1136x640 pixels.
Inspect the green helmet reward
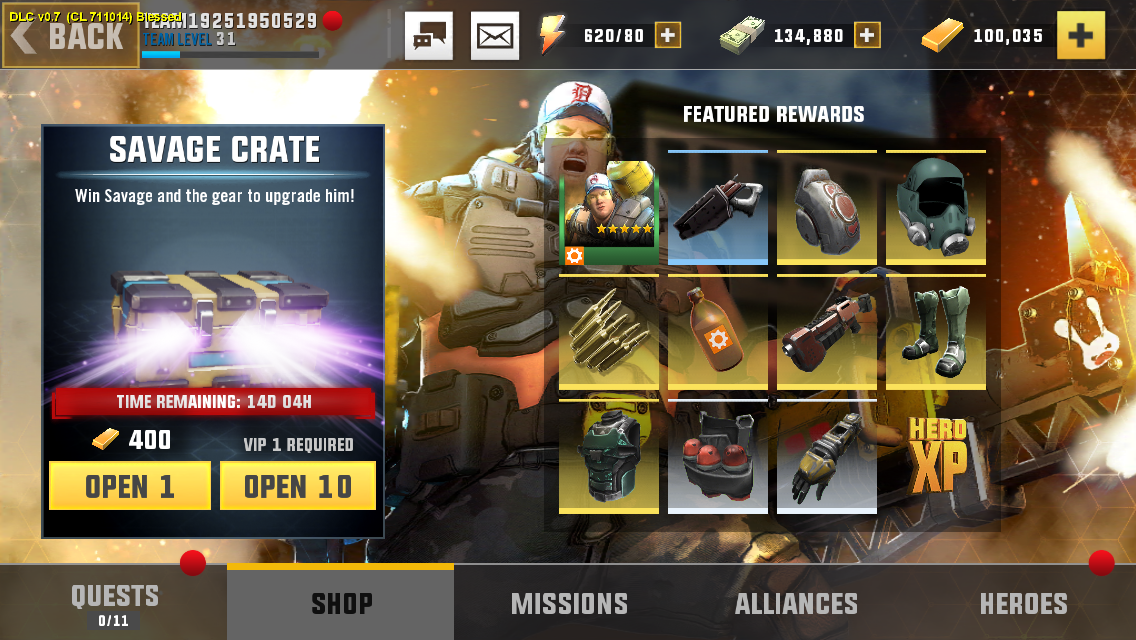tap(936, 208)
